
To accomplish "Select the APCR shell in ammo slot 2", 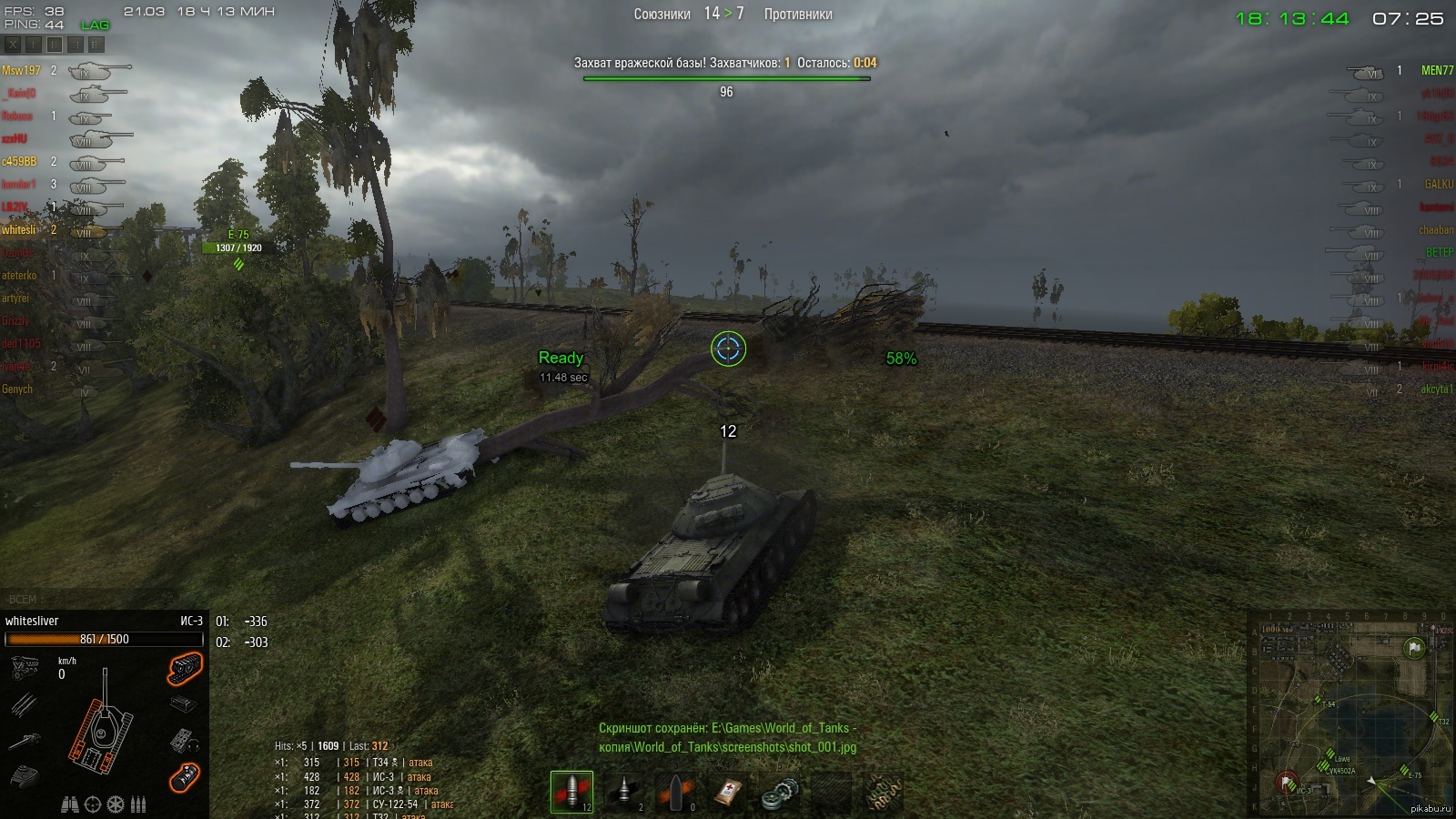I will [x=624, y=792].
